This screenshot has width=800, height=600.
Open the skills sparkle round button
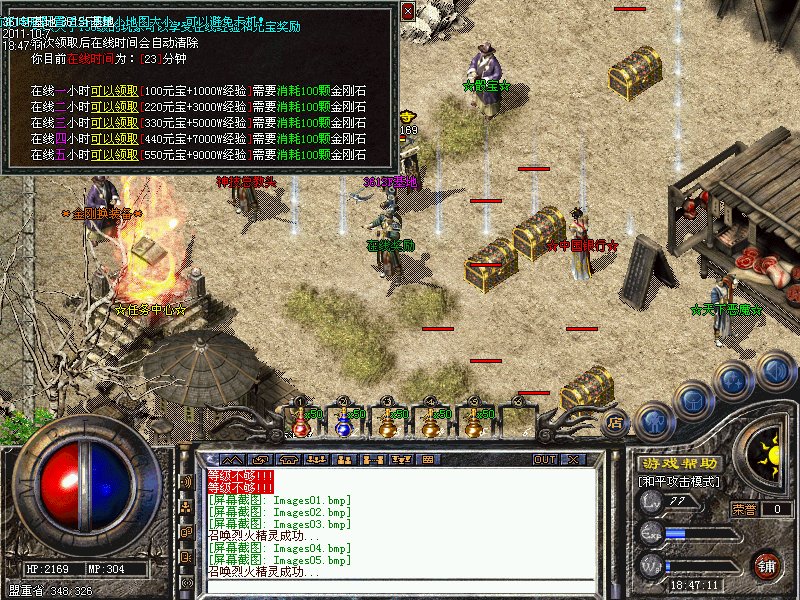click(734, 379)
